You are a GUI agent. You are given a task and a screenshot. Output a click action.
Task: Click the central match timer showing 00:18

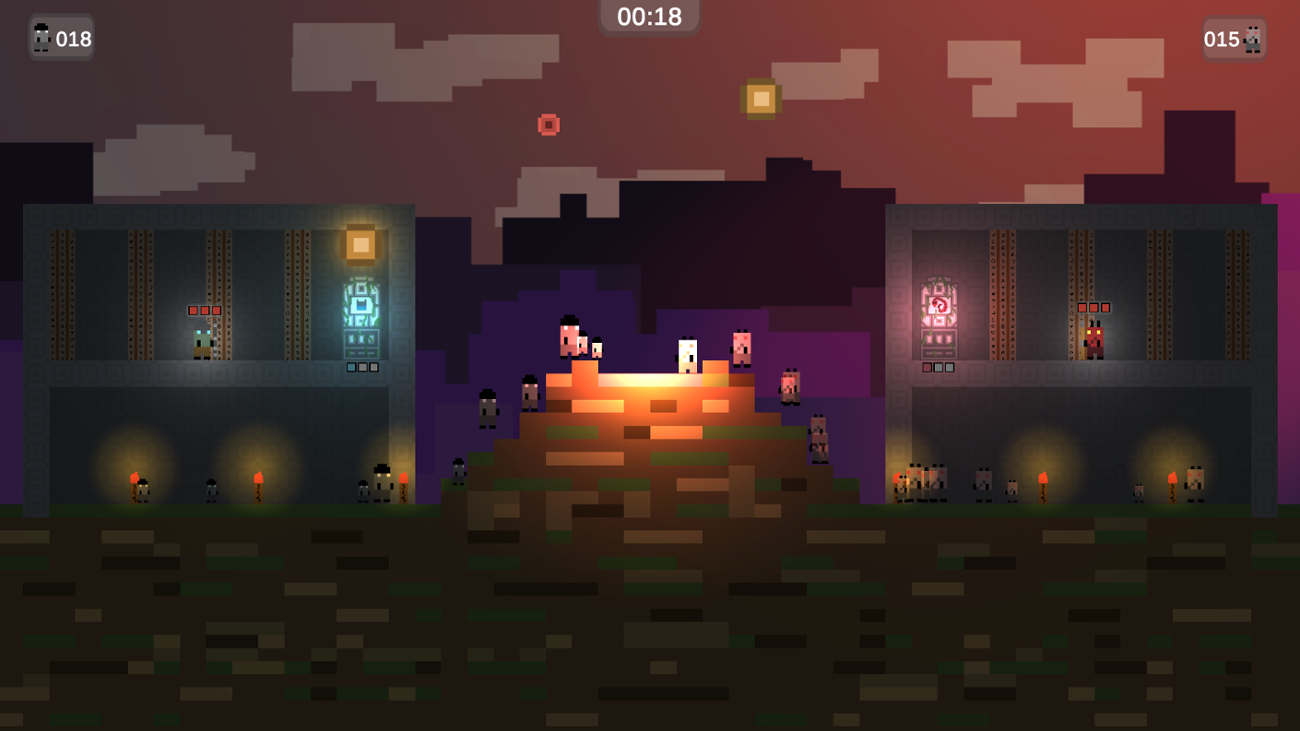pyautogui.click(x=650, y=15)
